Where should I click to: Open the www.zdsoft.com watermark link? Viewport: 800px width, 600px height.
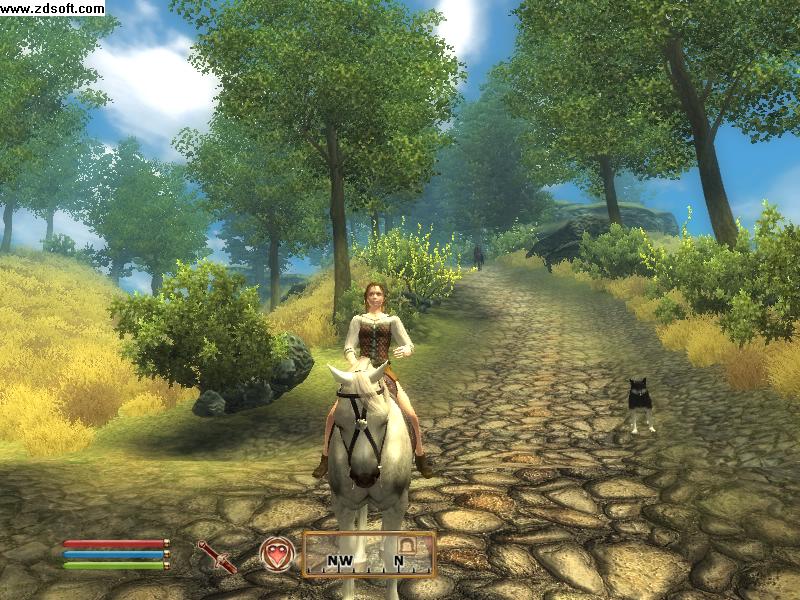[53, 8]
